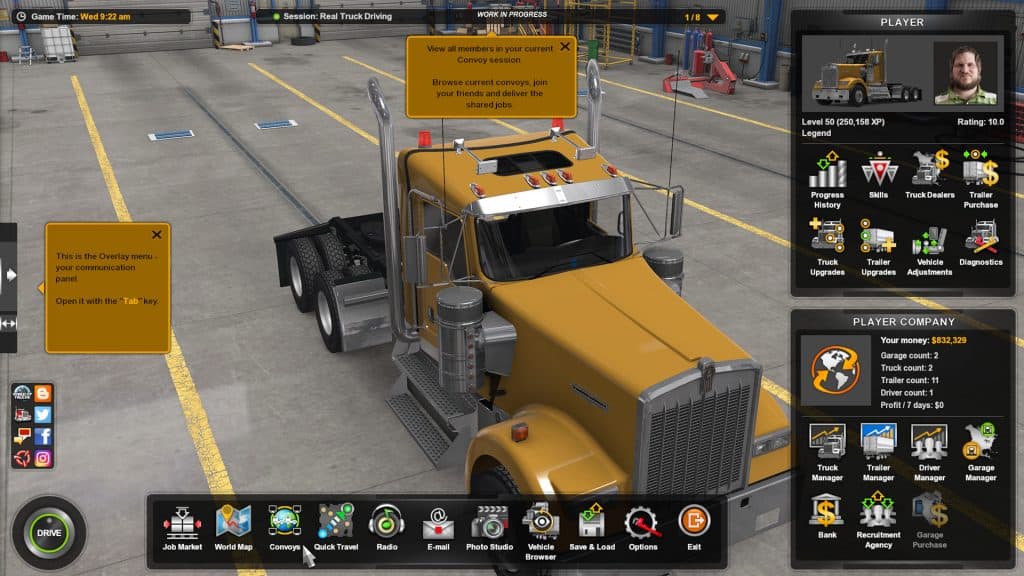Visit Truck Dealers

(x=929, y=173)
